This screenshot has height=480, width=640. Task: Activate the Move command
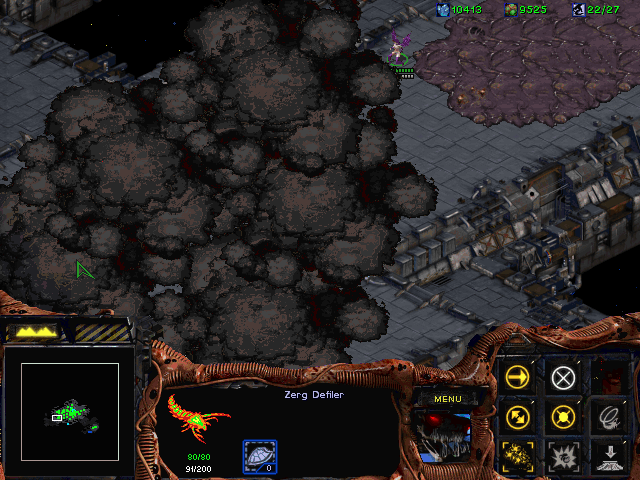click(x=518, y=377)
